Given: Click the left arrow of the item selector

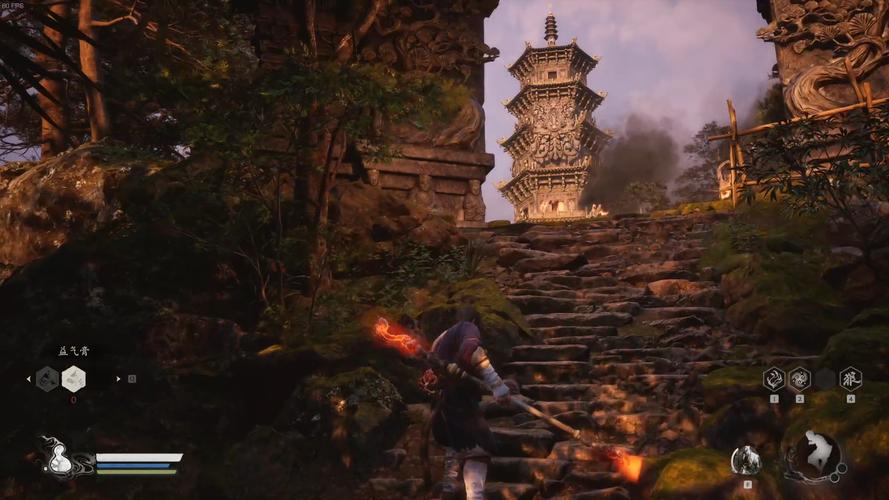Looking at the screenshot, I should click(27, 378).
